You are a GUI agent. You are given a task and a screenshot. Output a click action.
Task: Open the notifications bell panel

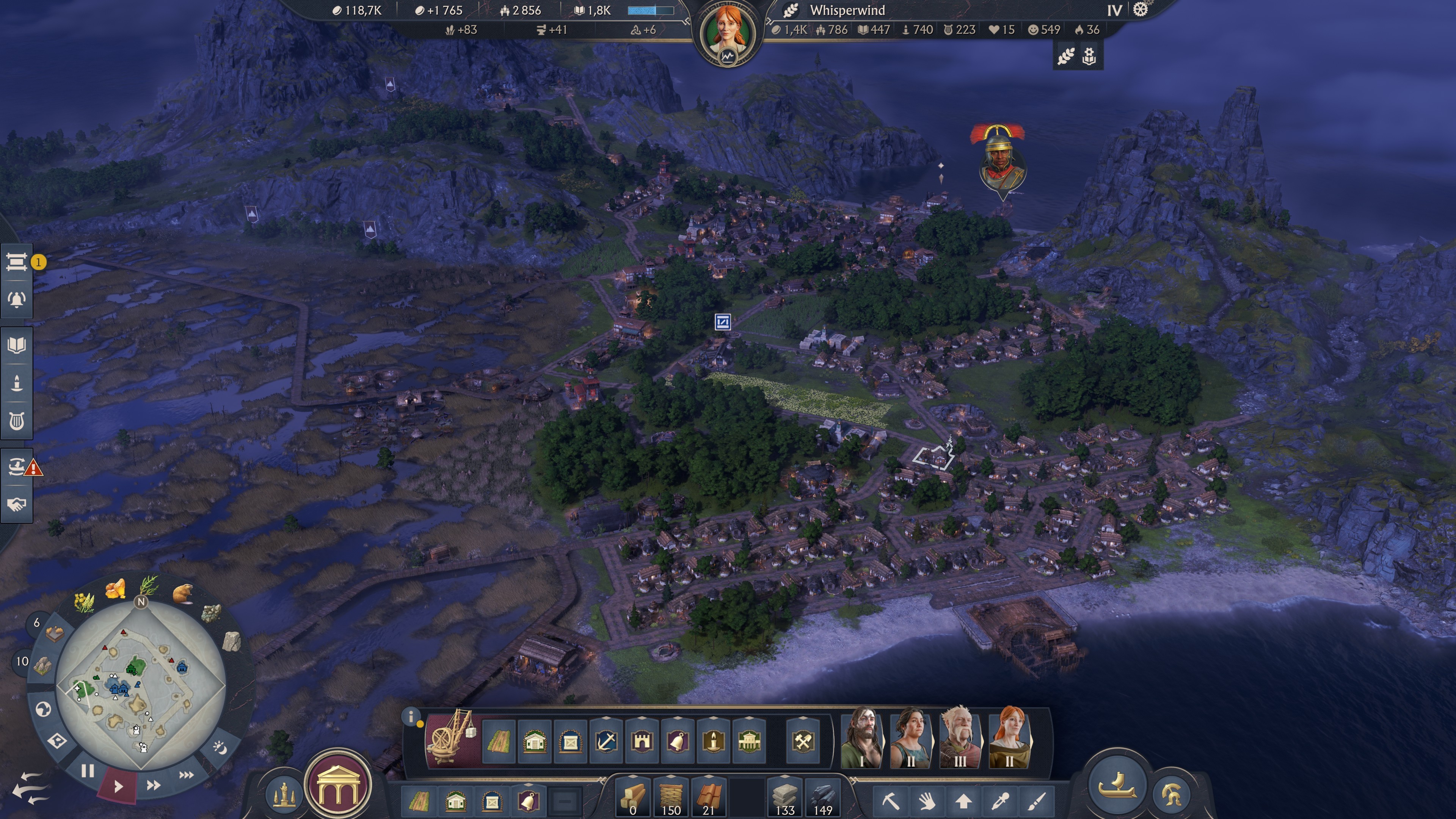(x=16, y=300)
